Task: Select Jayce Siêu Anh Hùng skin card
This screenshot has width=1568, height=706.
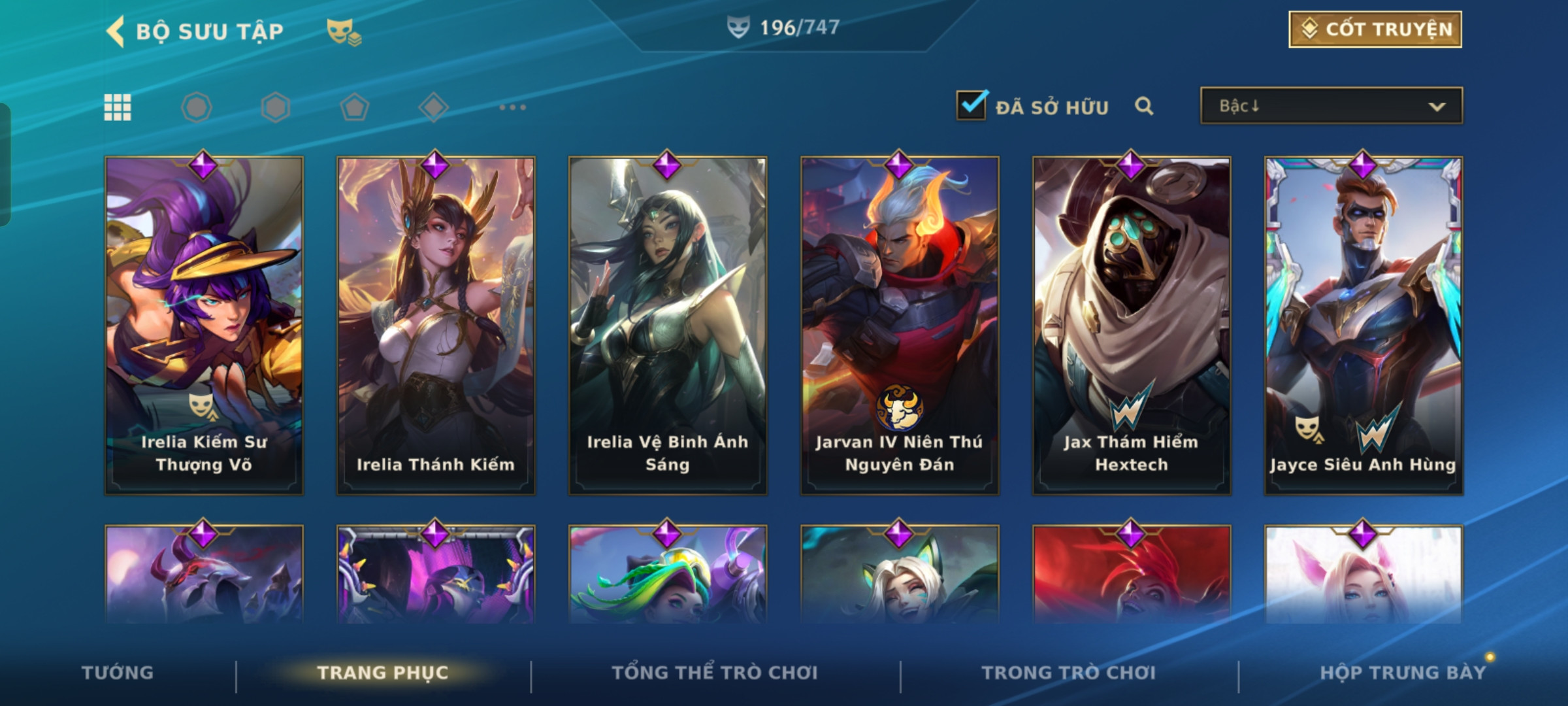Action: tap(1364, 325)
